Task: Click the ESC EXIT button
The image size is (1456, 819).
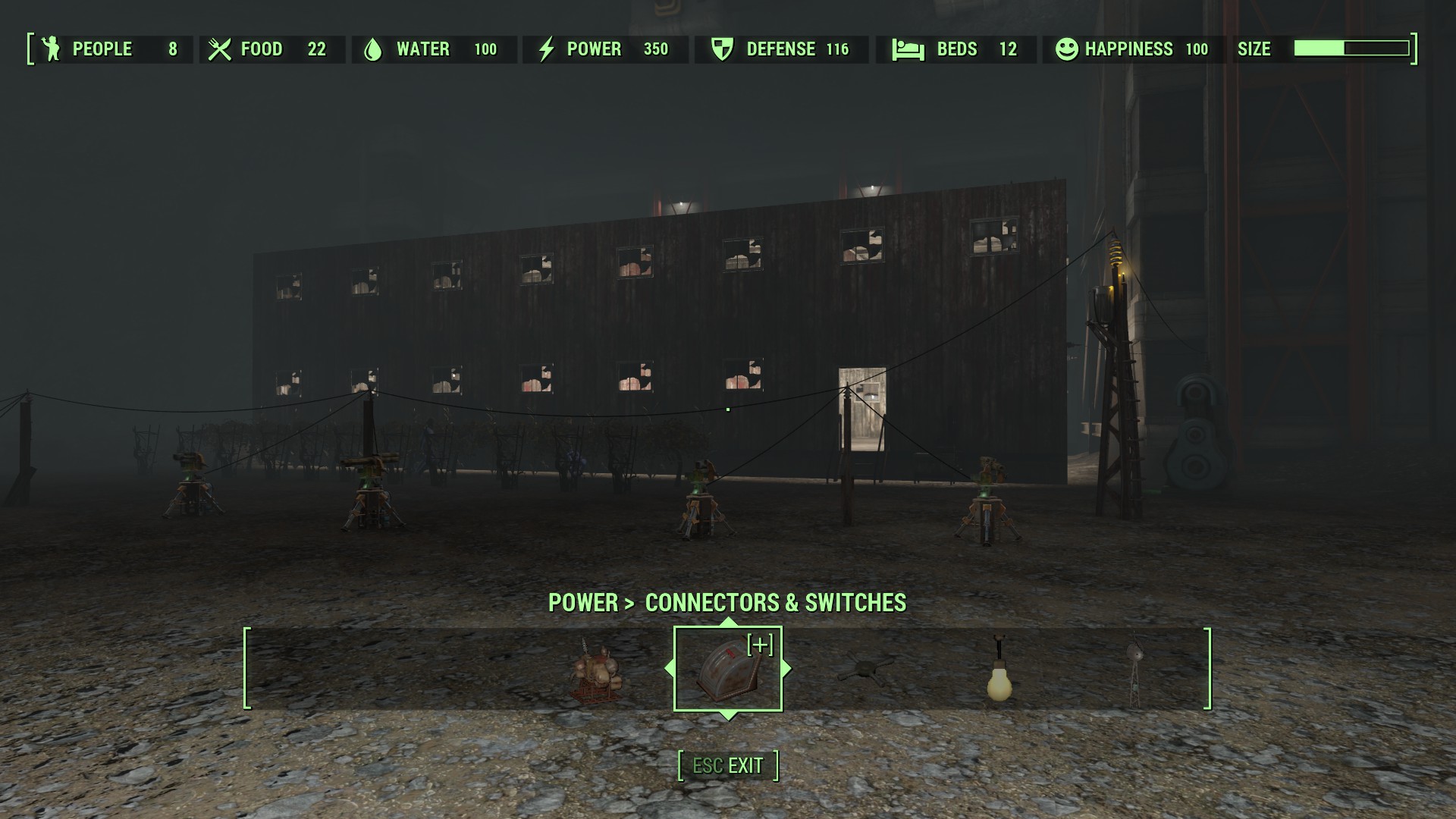Action: [727, 765]
